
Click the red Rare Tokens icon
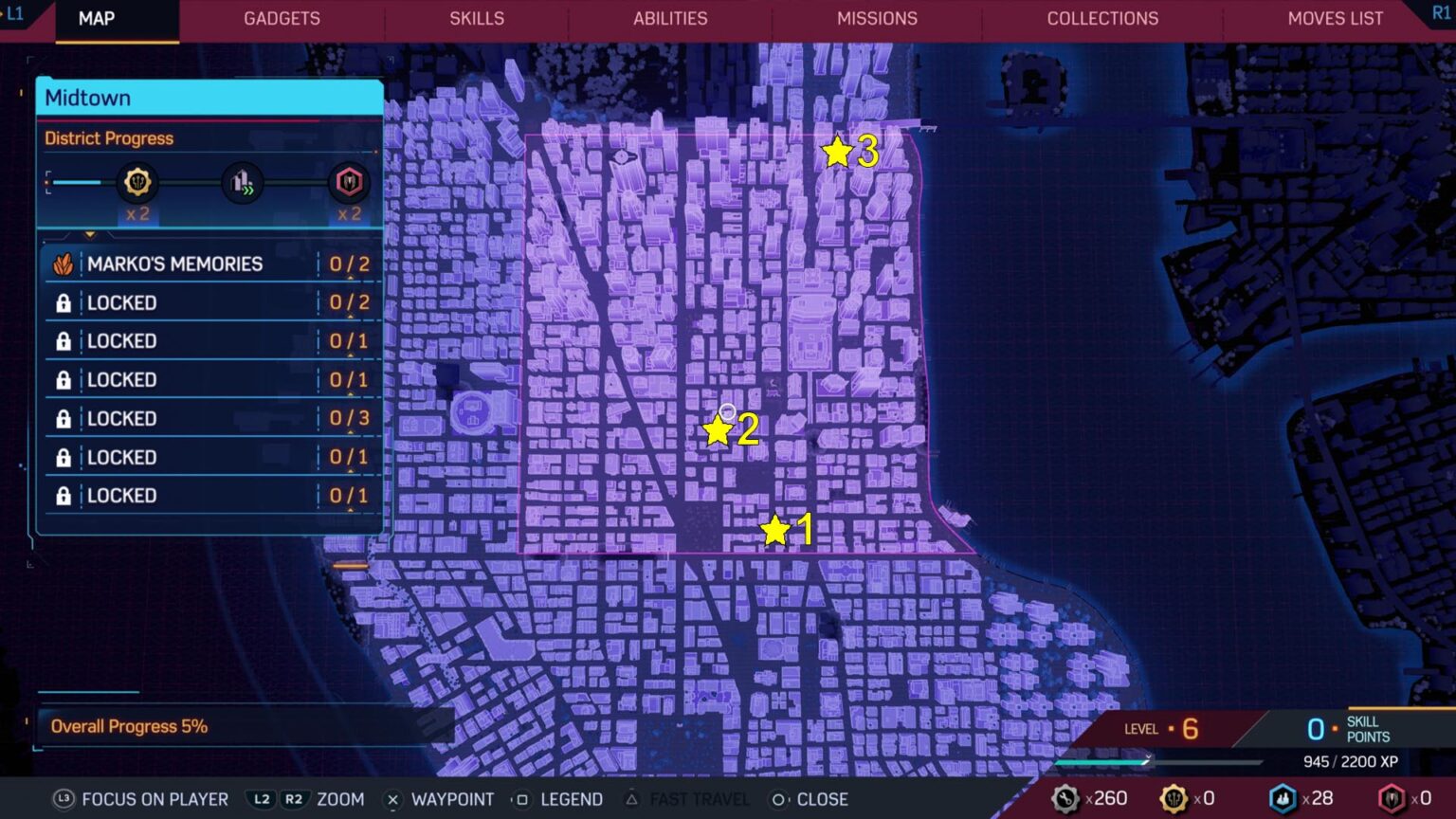point(1392,799)
